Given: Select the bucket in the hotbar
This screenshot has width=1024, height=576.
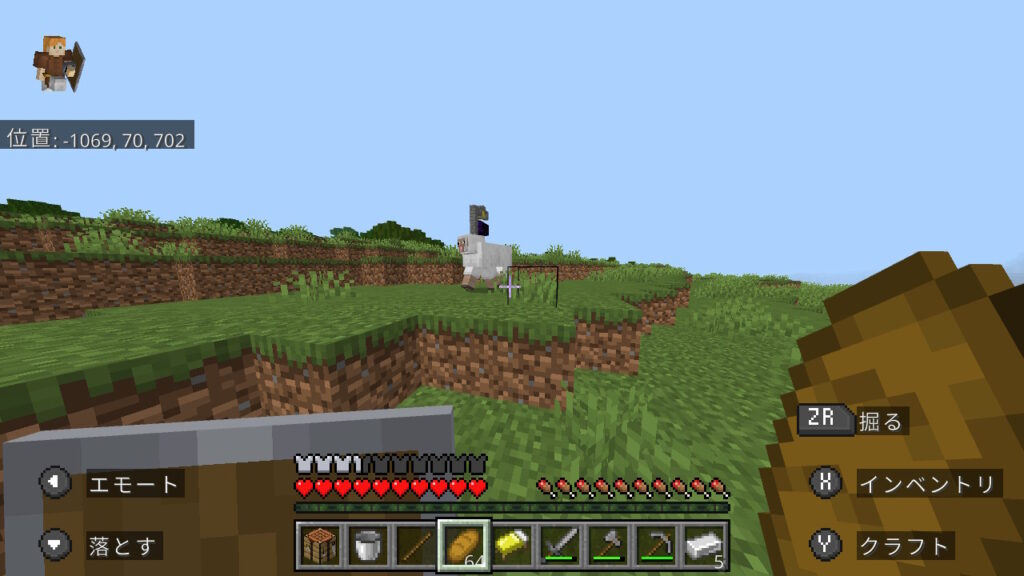Looking at the screenshot, I should 366,546.
